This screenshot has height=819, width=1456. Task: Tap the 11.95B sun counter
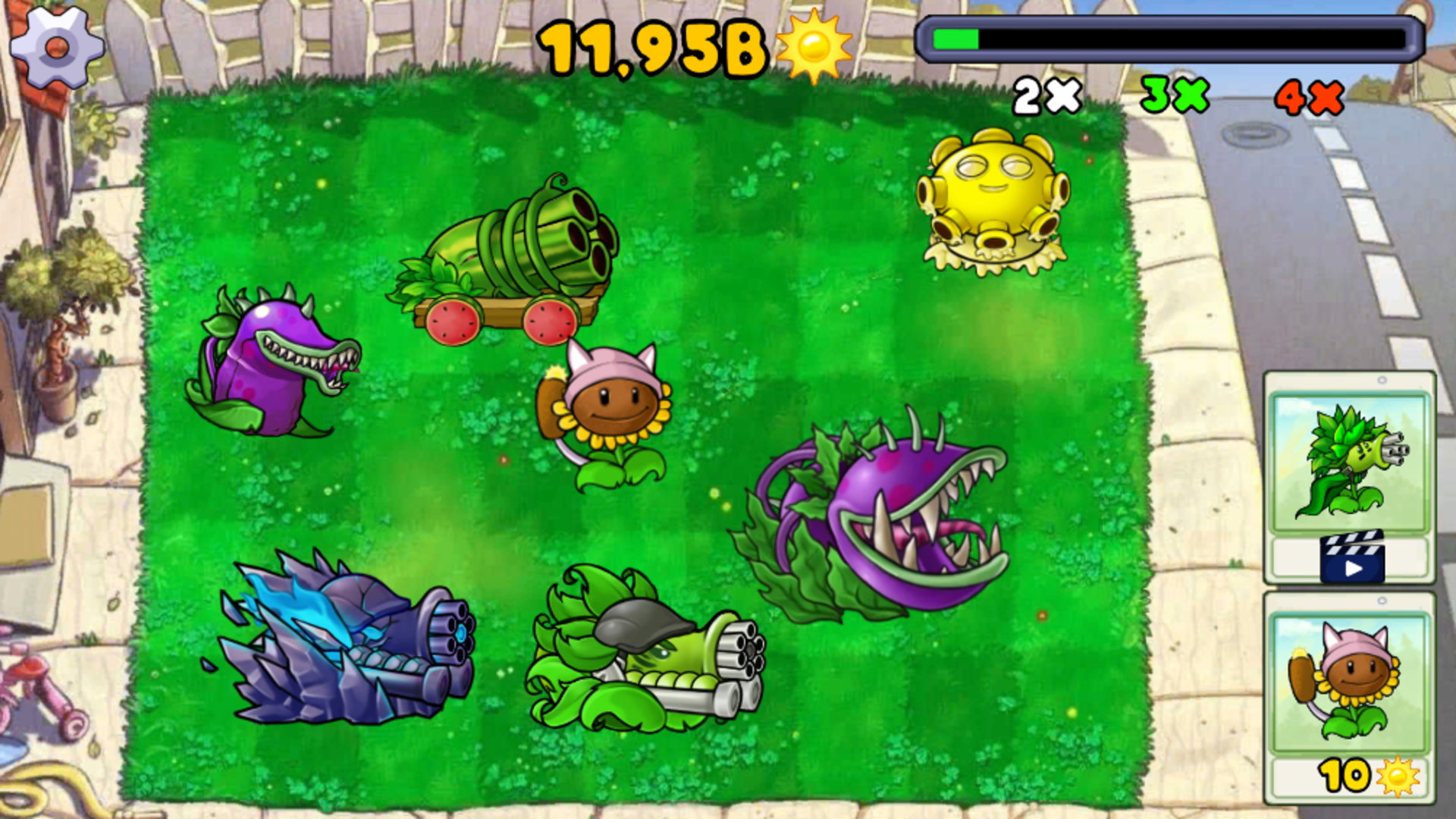point(652,45)
